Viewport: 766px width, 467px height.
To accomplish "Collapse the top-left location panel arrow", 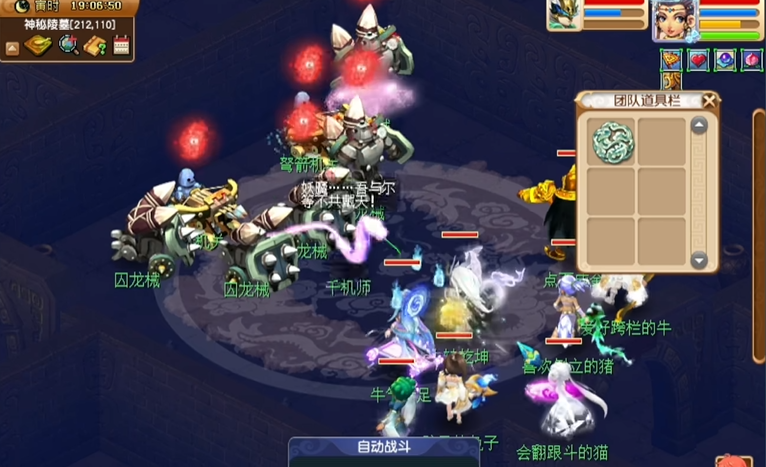I will tap(12, 47).
